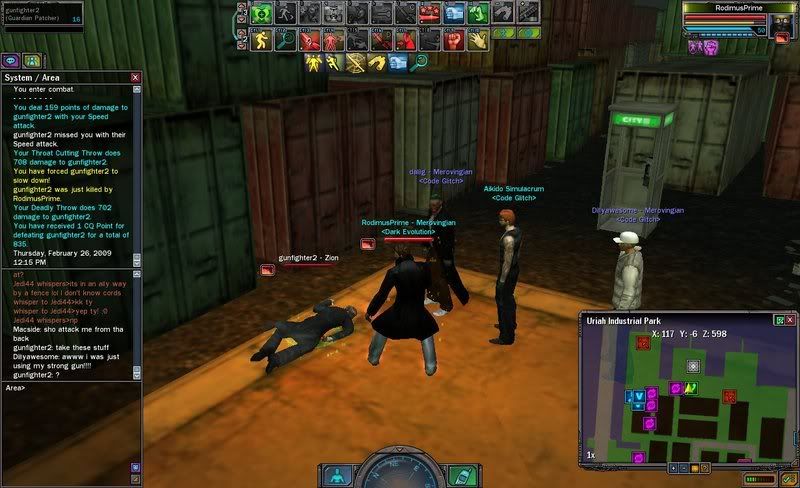
Task: Select the gunfighter2 target panel
Action: (43, 13)
